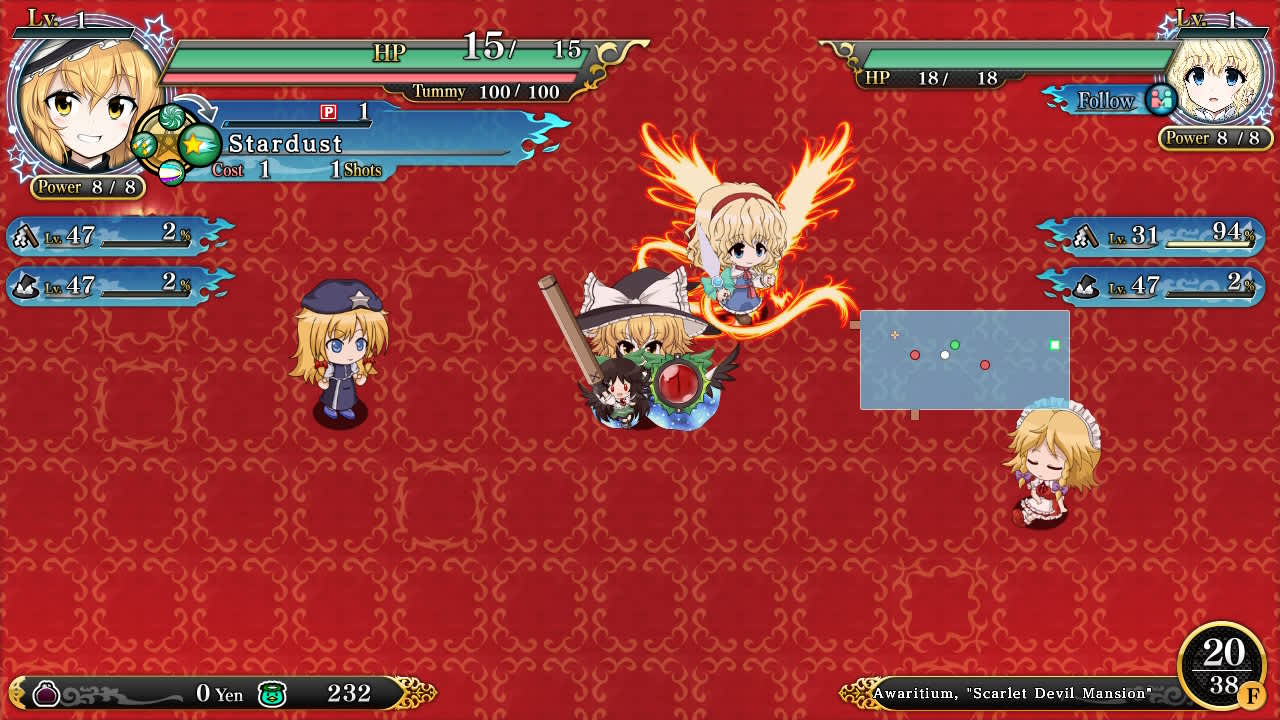Click the green HP bar
This screenshot has height=720, width=1280.
[x=380, y=57]
